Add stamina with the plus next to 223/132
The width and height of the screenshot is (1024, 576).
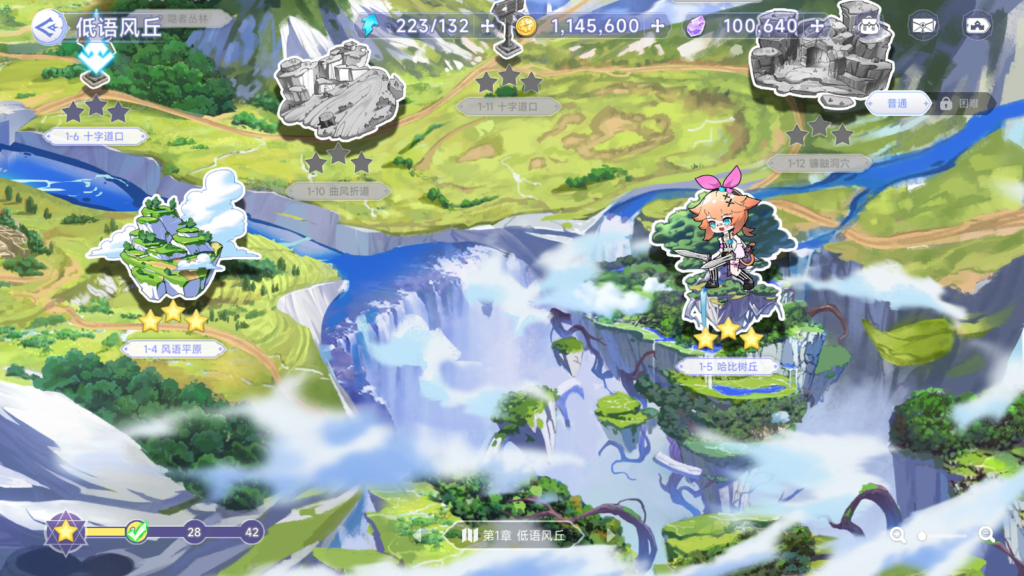coord(487,26)
